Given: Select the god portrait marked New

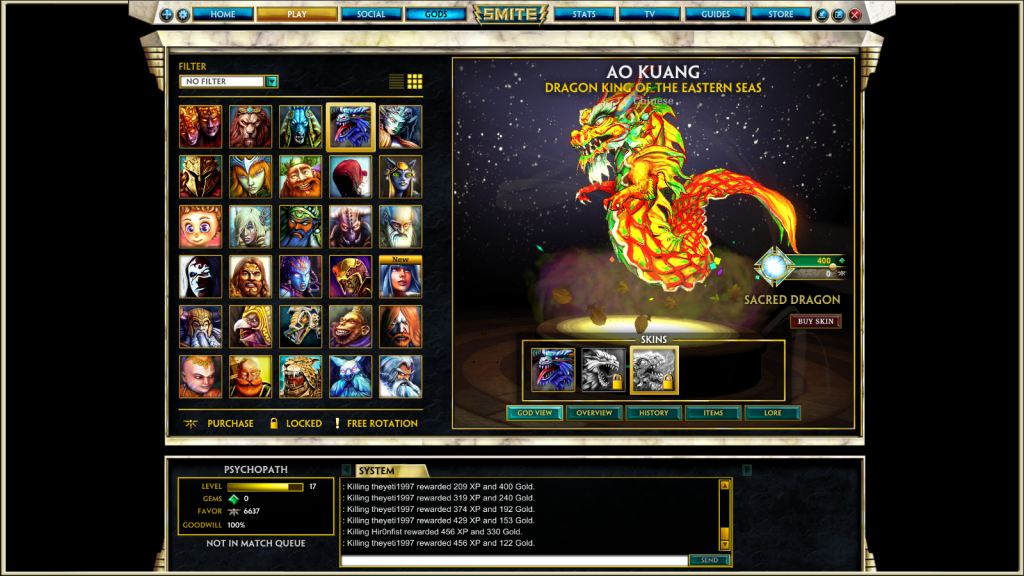Looking at the screenshot, I should click(x=400, y=277).
